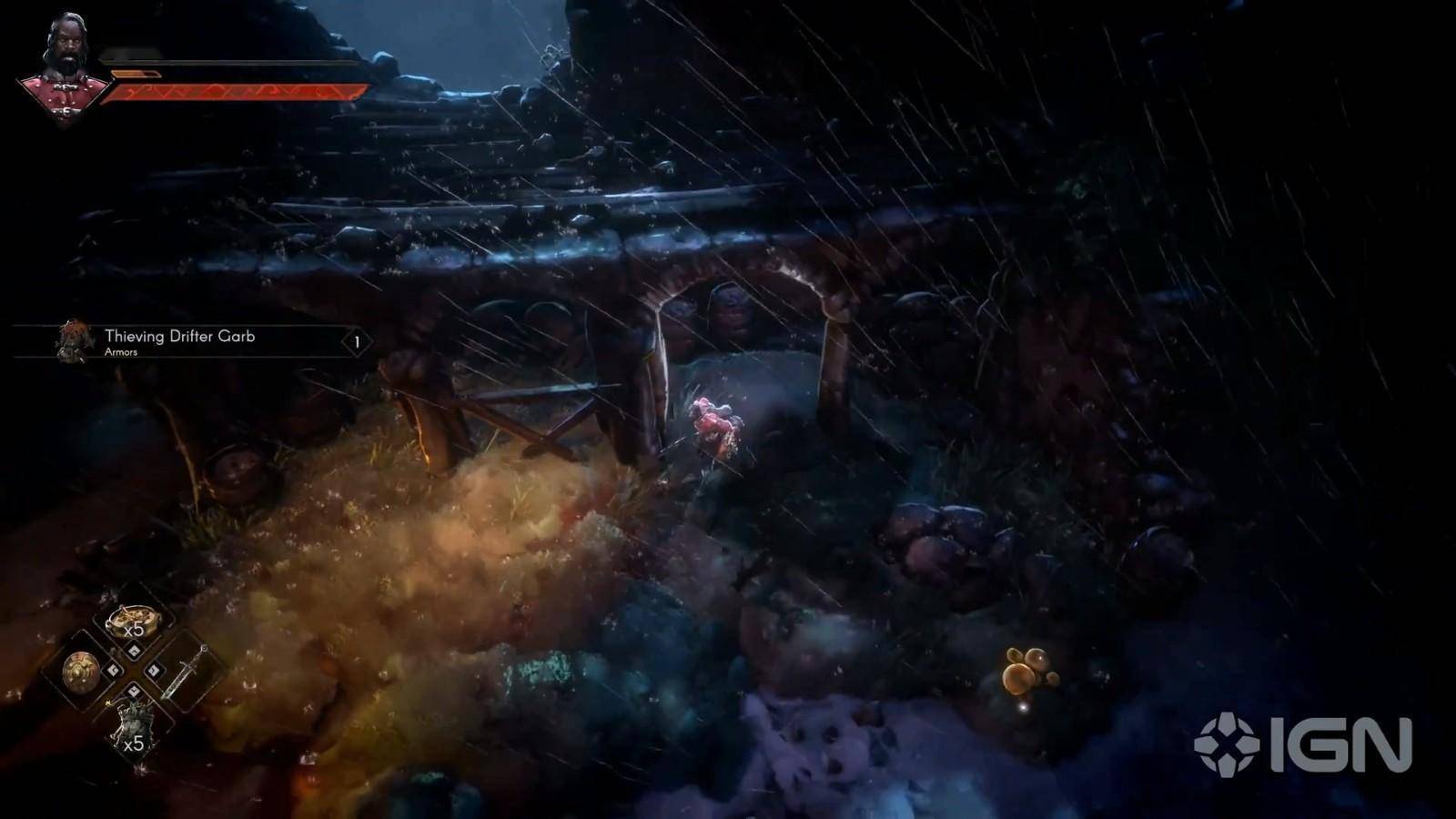The width and height of the screenshot is (1456, 819).
Task: Select the sword weapon slot
Action: 185,672
